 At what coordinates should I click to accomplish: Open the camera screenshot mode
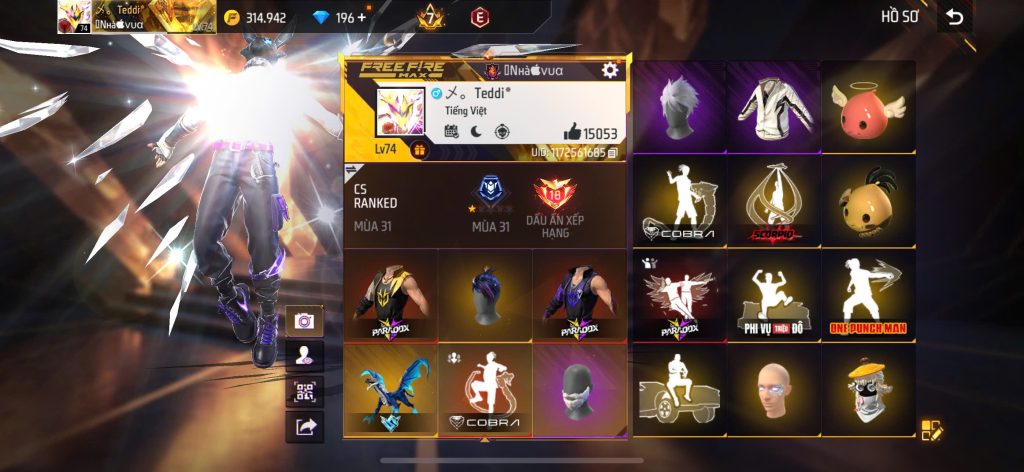[x=304, y=320]
